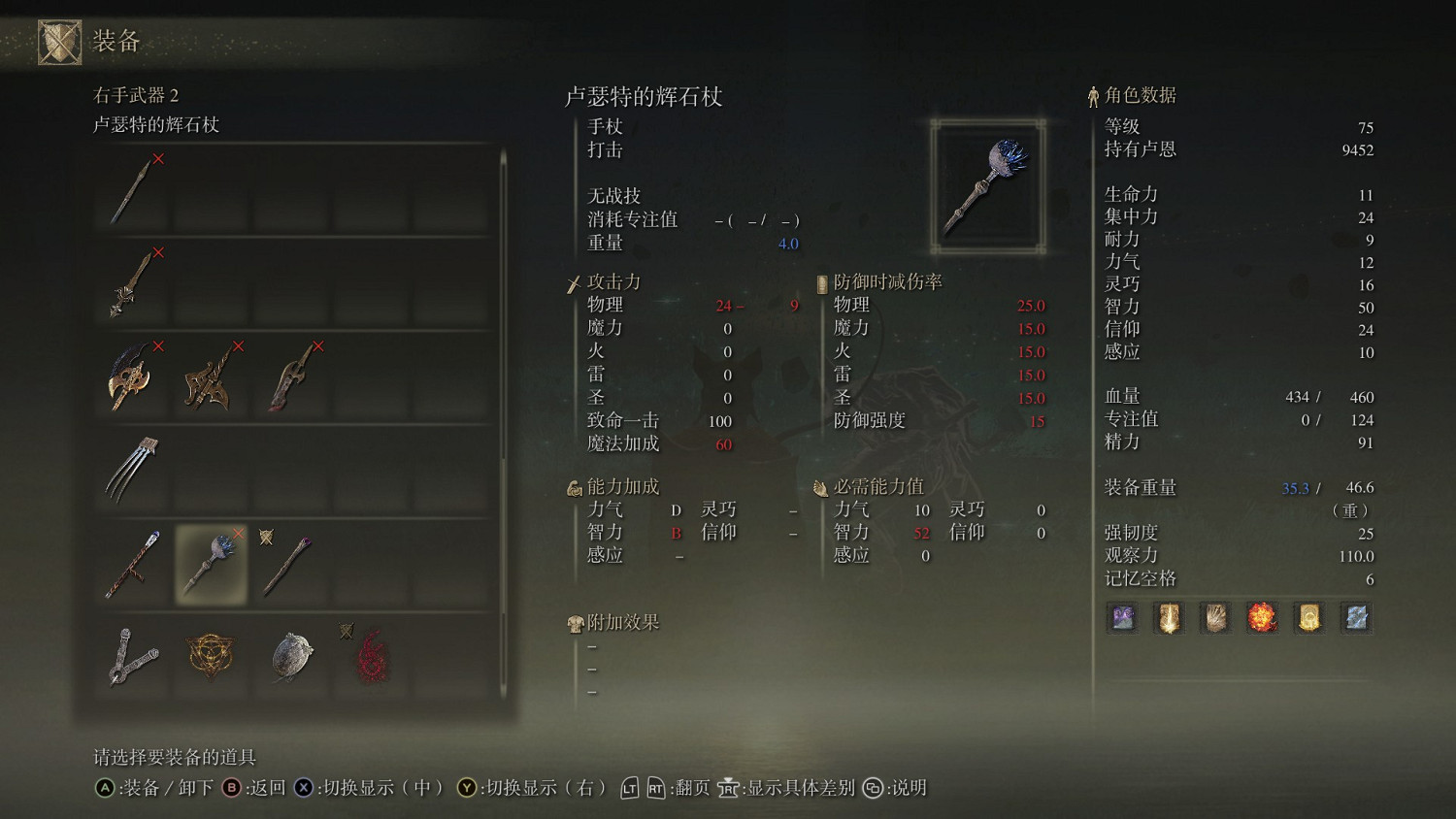The image size is (1456, 819).
Task: Select the golden radiant spell memory slot
Action: [x=1308, y=617]
